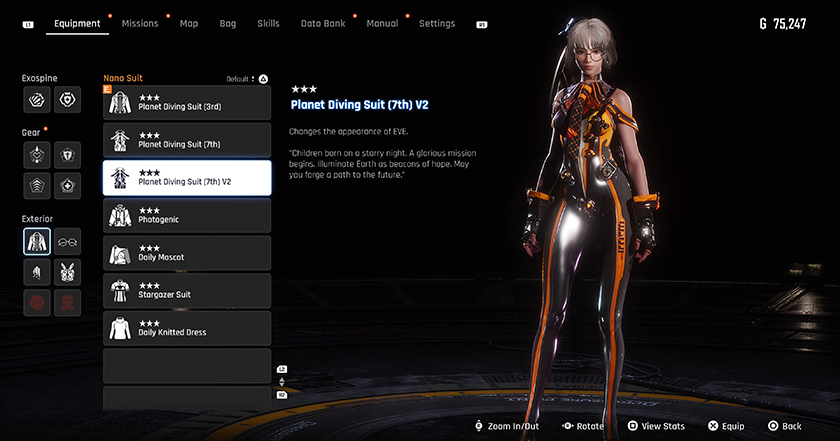The image size is (840, 441).
Task: Select the Daily Mascot outfit
Action: pos(187,252)
